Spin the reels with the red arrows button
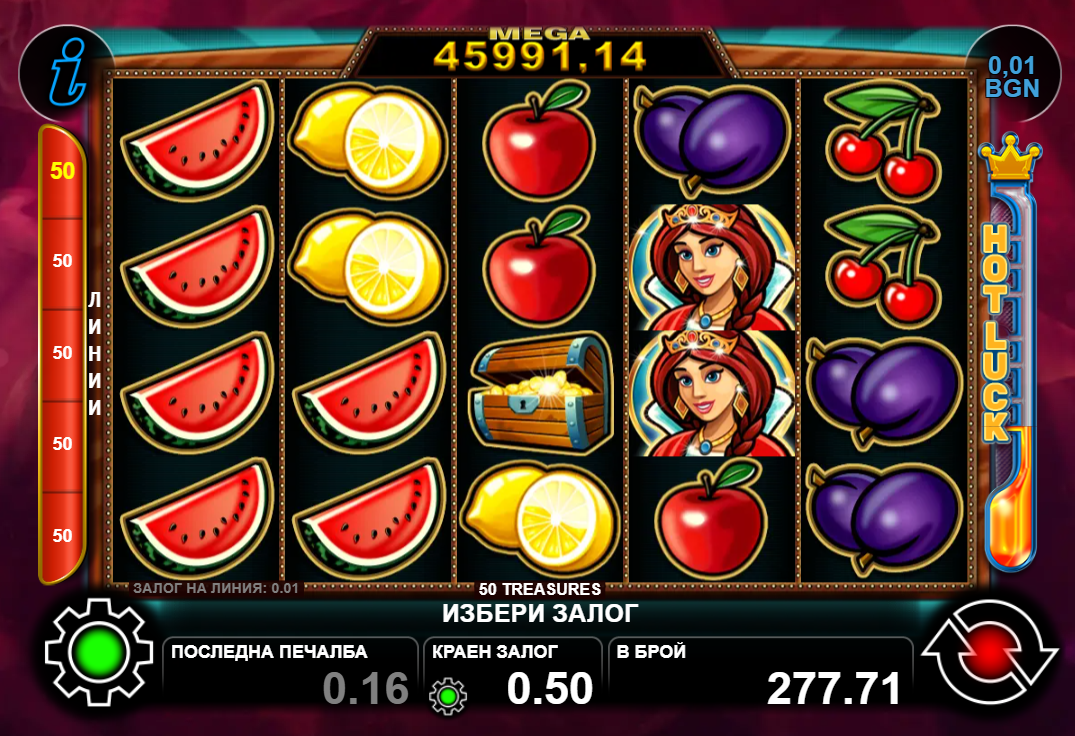1075x736 pixels. click(989, 654)
